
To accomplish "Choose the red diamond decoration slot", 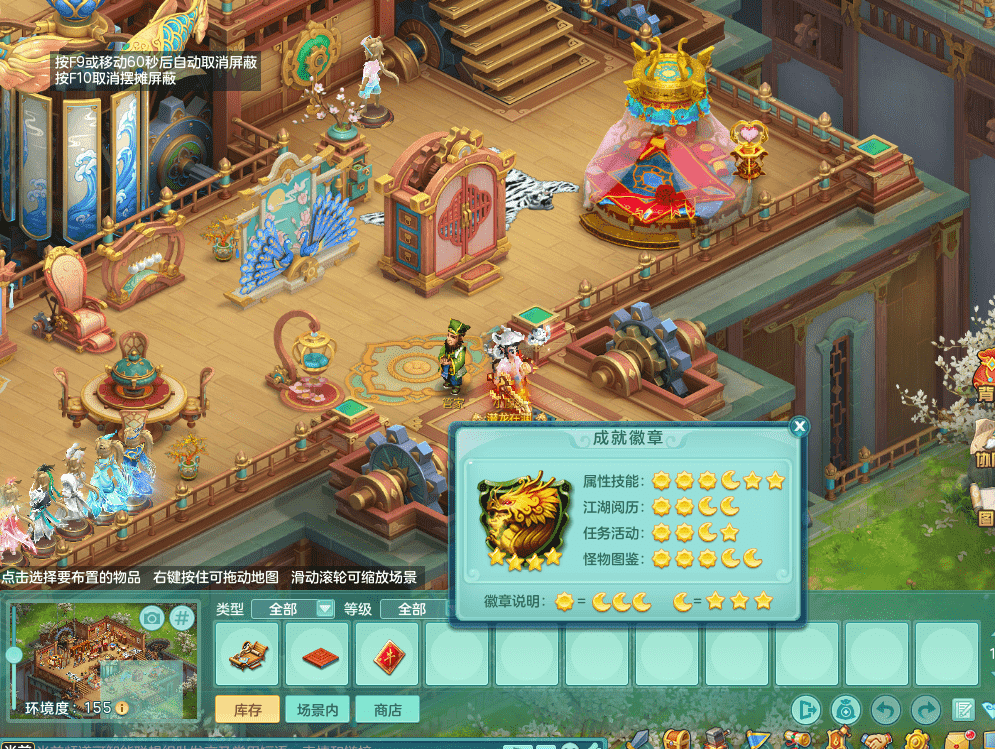I will pyautogui.click(x=387, y=655).
